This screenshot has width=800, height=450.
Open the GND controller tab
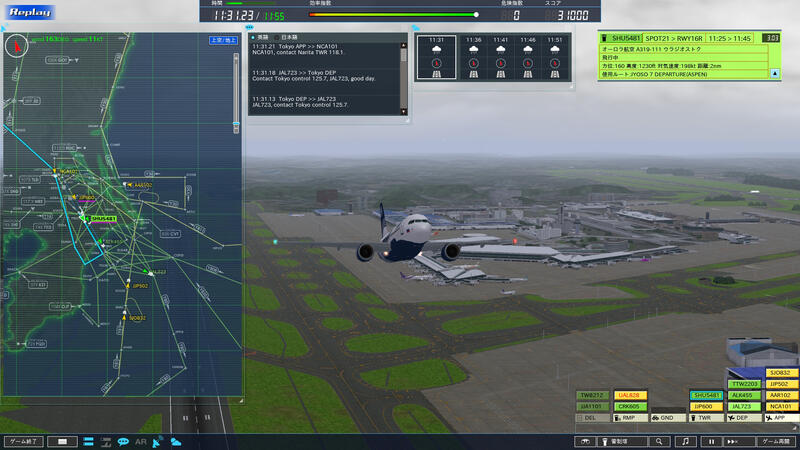[x=661, y=417]
